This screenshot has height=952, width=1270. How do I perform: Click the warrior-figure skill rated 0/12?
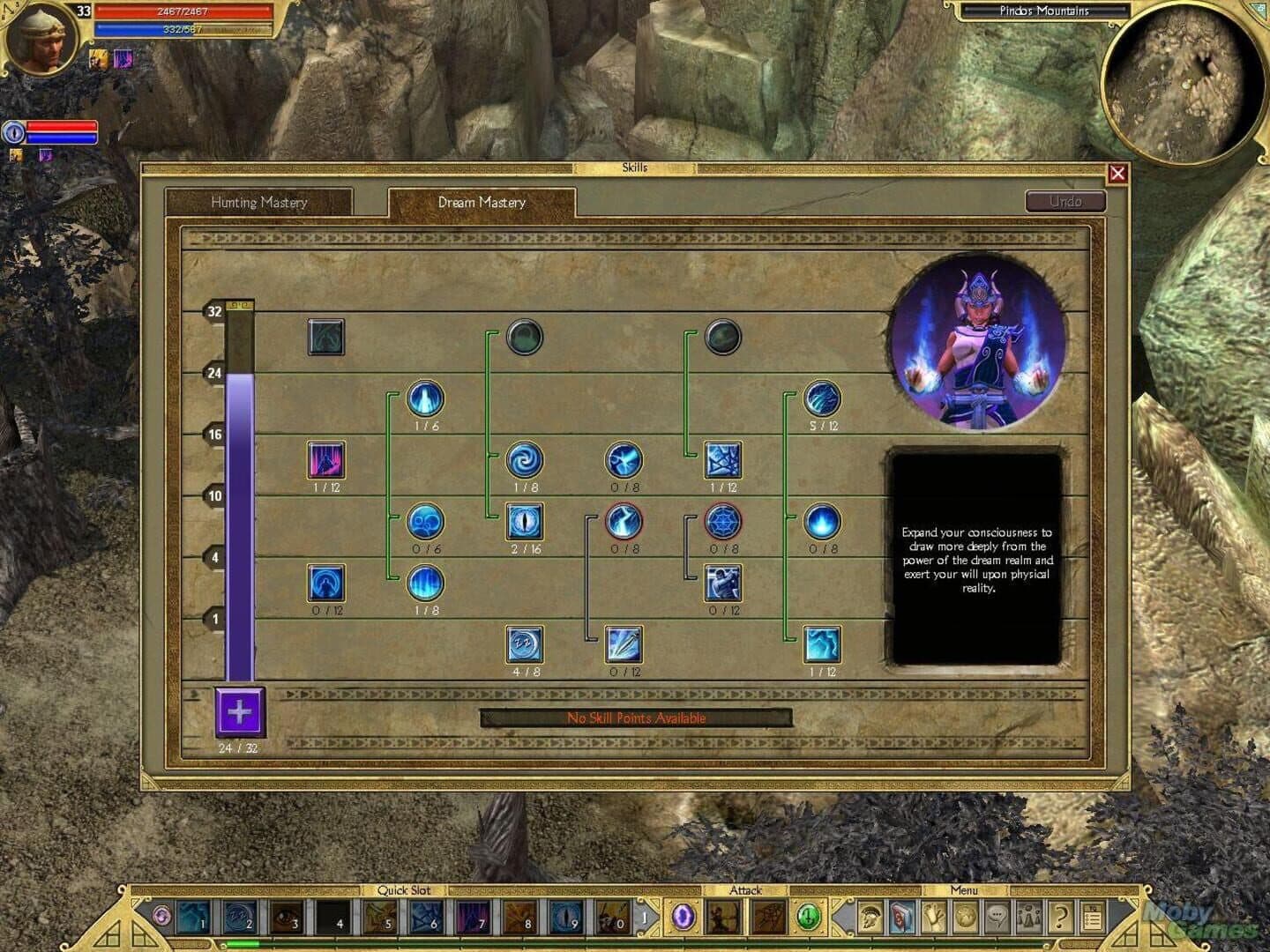pyautogui.click(x=725, y=584)
